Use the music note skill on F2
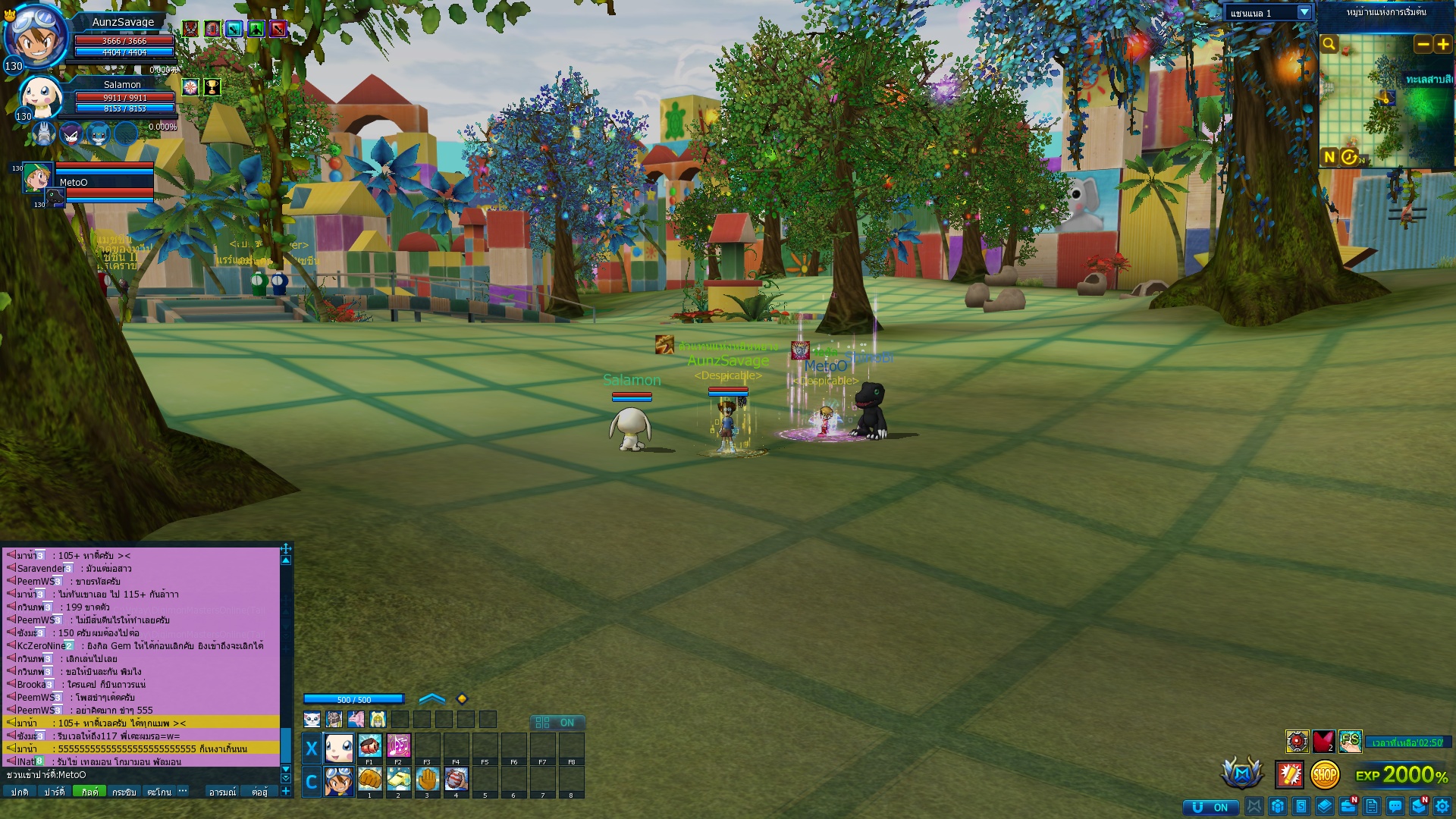This screenshot has height=819, width=1456. pos(398,746)
